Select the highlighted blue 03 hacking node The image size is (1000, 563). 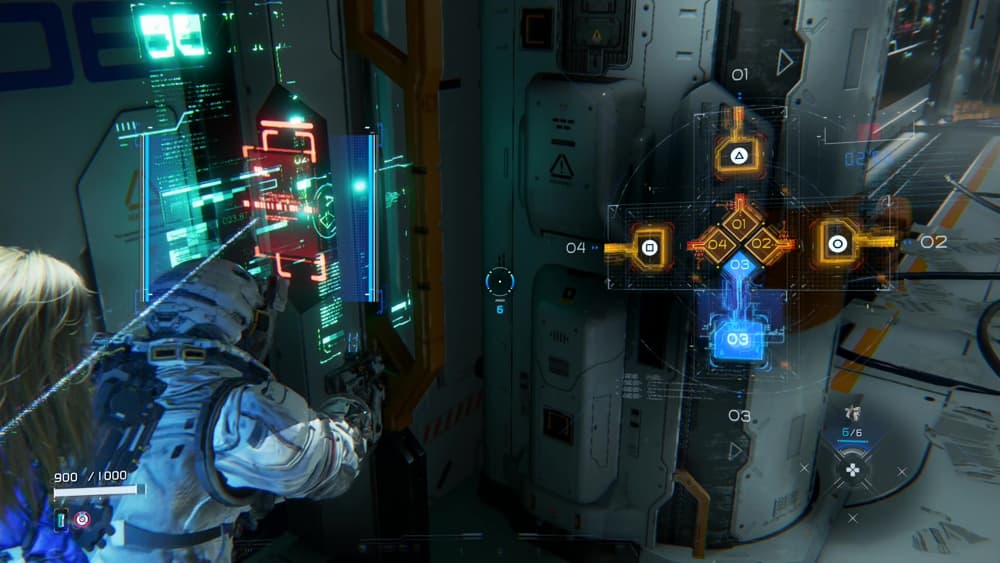[x=739, y=340]
